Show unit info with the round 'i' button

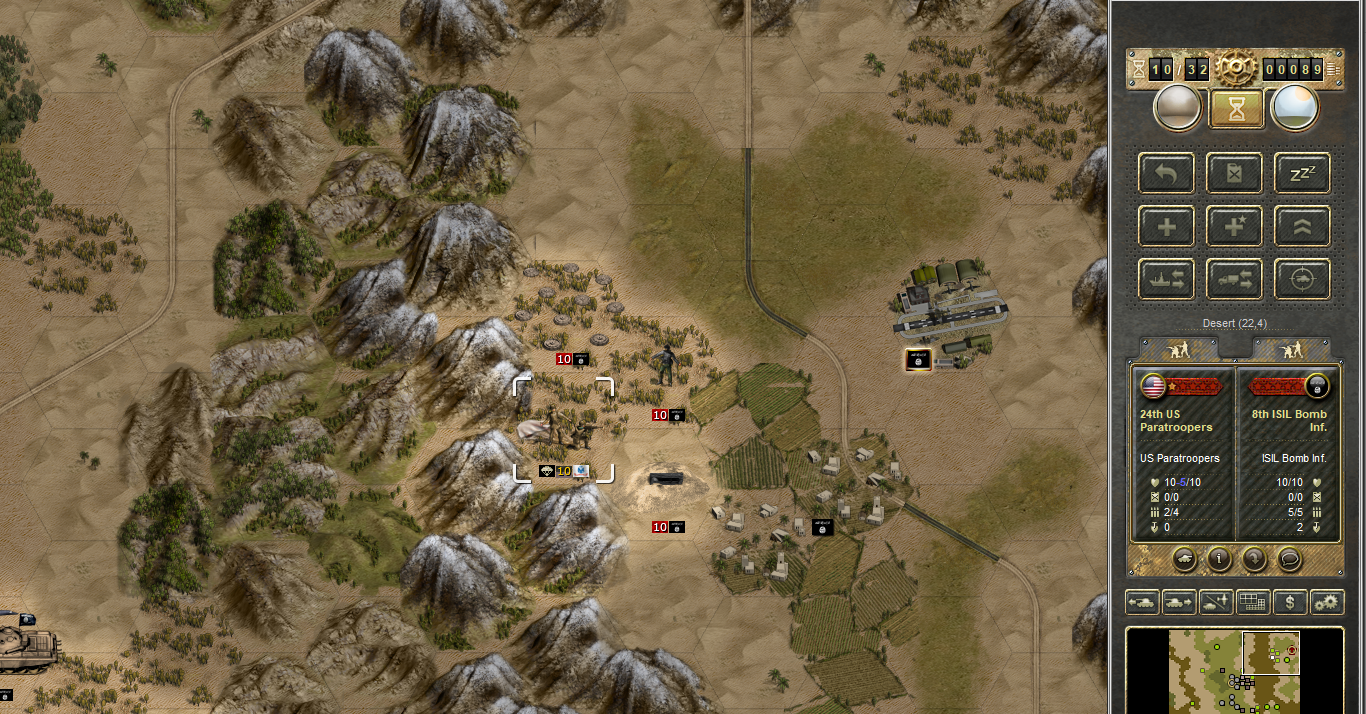point(1219,558)
